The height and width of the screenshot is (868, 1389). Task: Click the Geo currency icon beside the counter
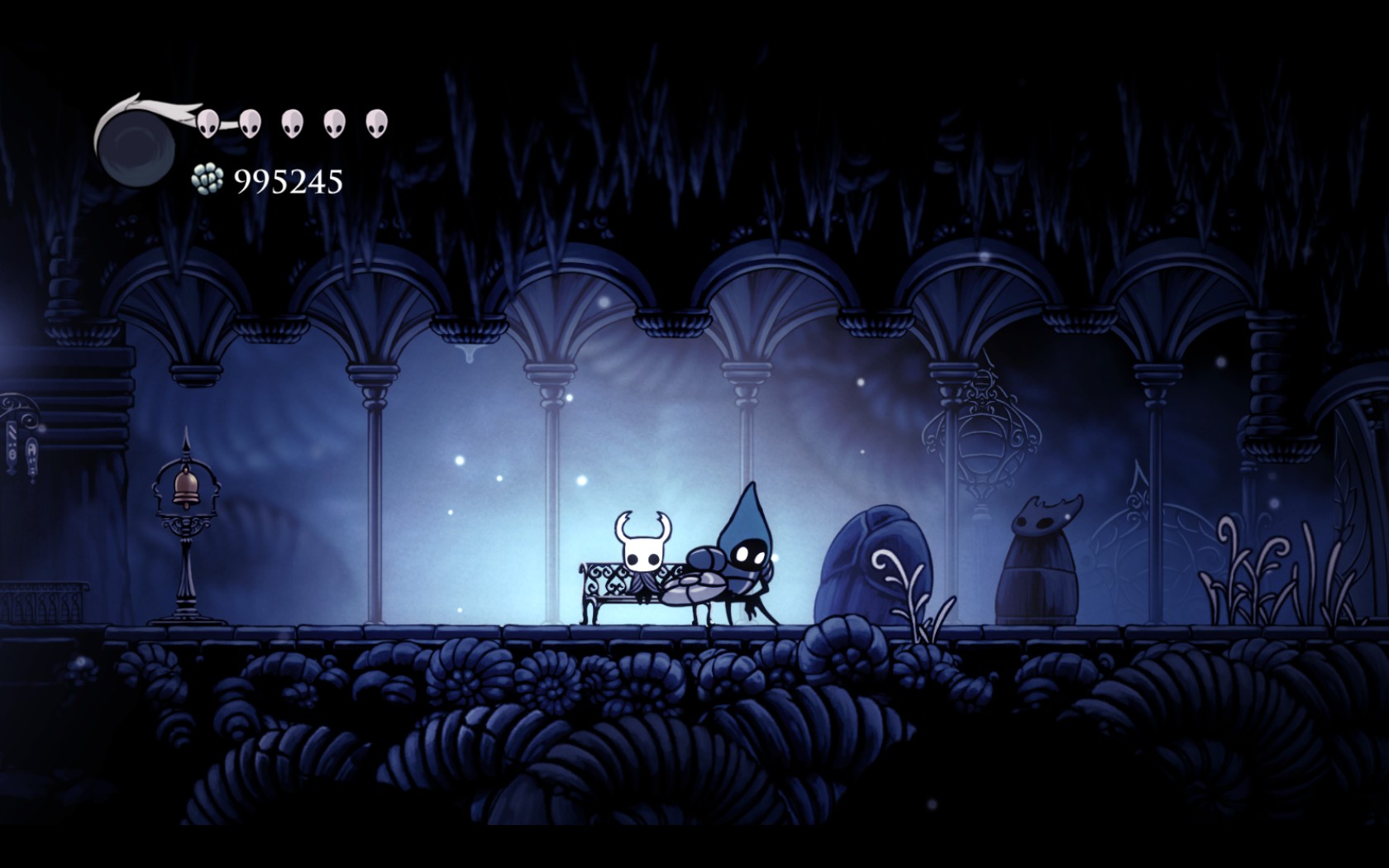point(209,177)
